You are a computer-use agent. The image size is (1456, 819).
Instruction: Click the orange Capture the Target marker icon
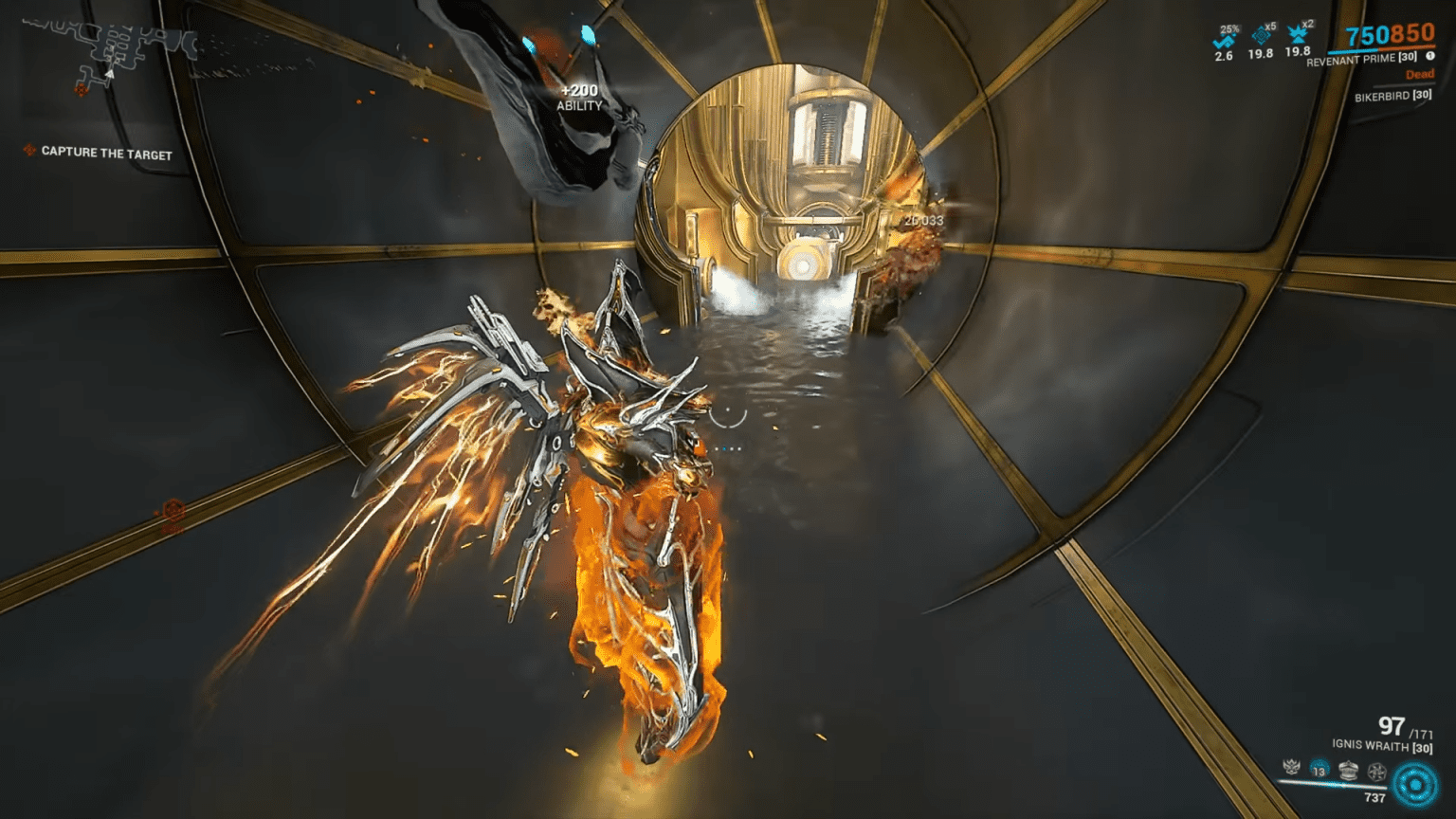coord(29,151)
